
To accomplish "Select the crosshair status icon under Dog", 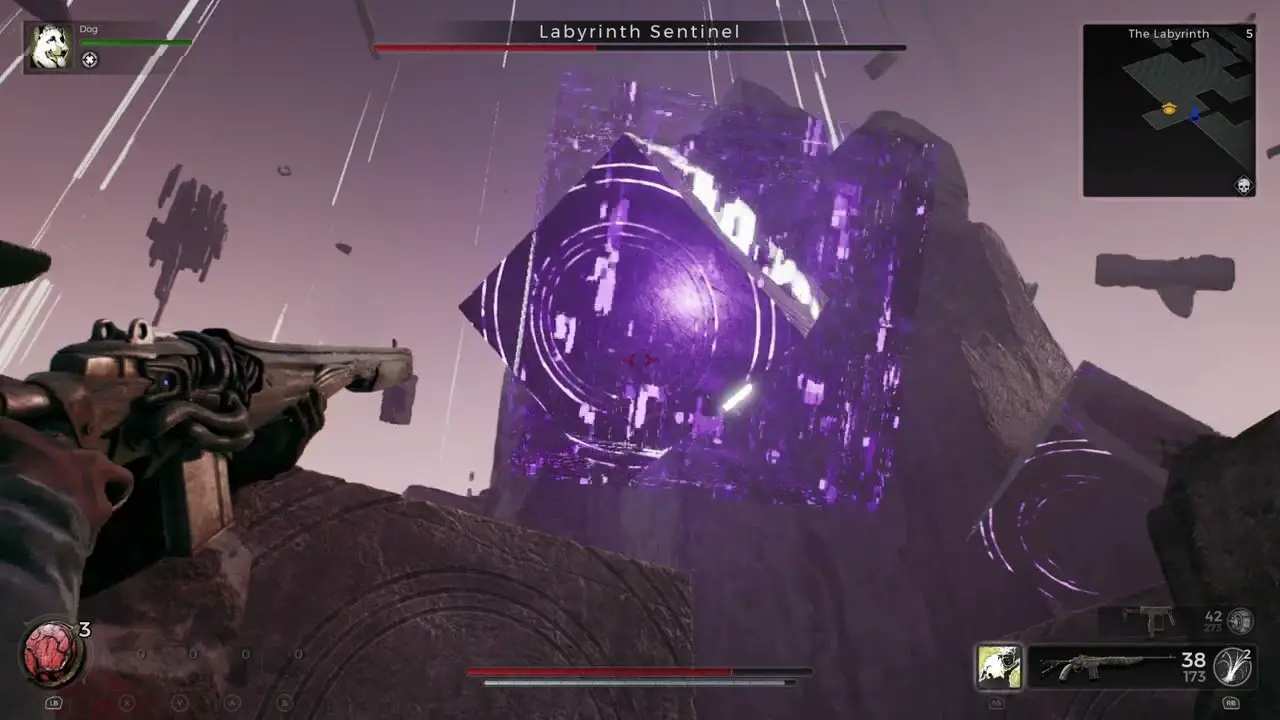I will point(90,60).
